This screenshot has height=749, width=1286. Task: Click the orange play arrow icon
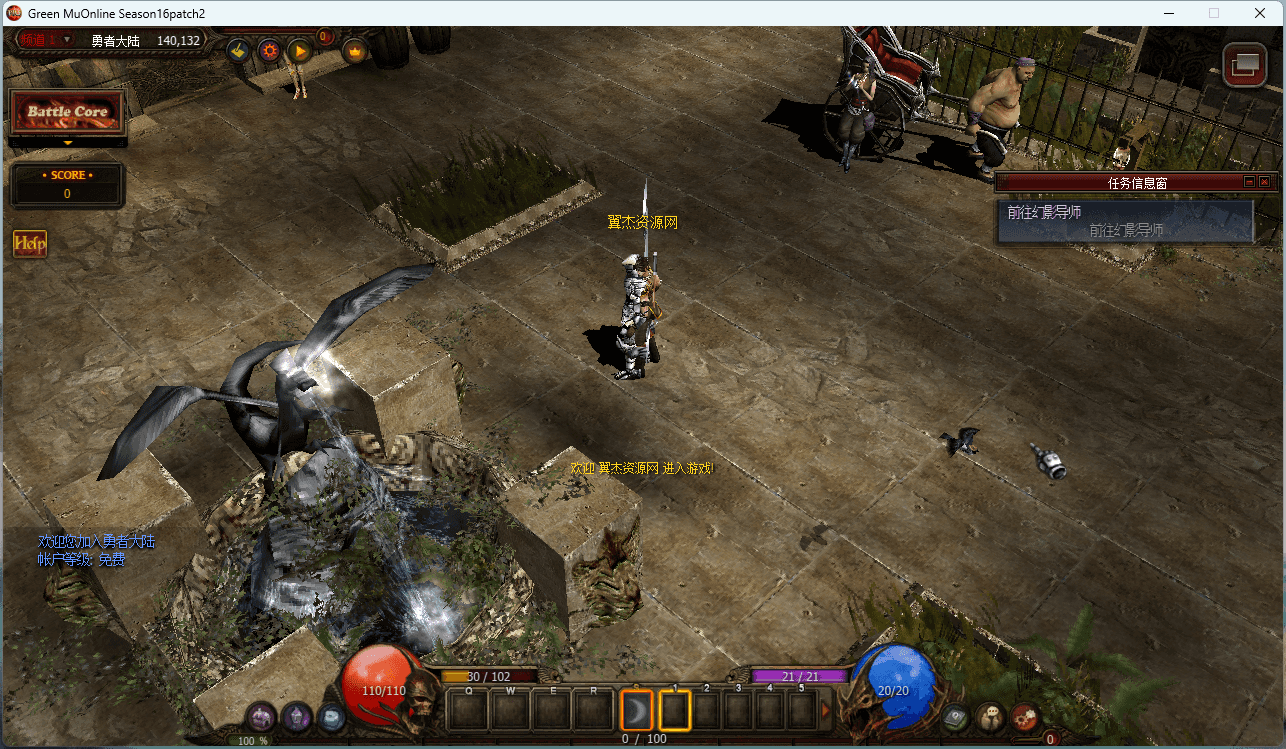298,50
